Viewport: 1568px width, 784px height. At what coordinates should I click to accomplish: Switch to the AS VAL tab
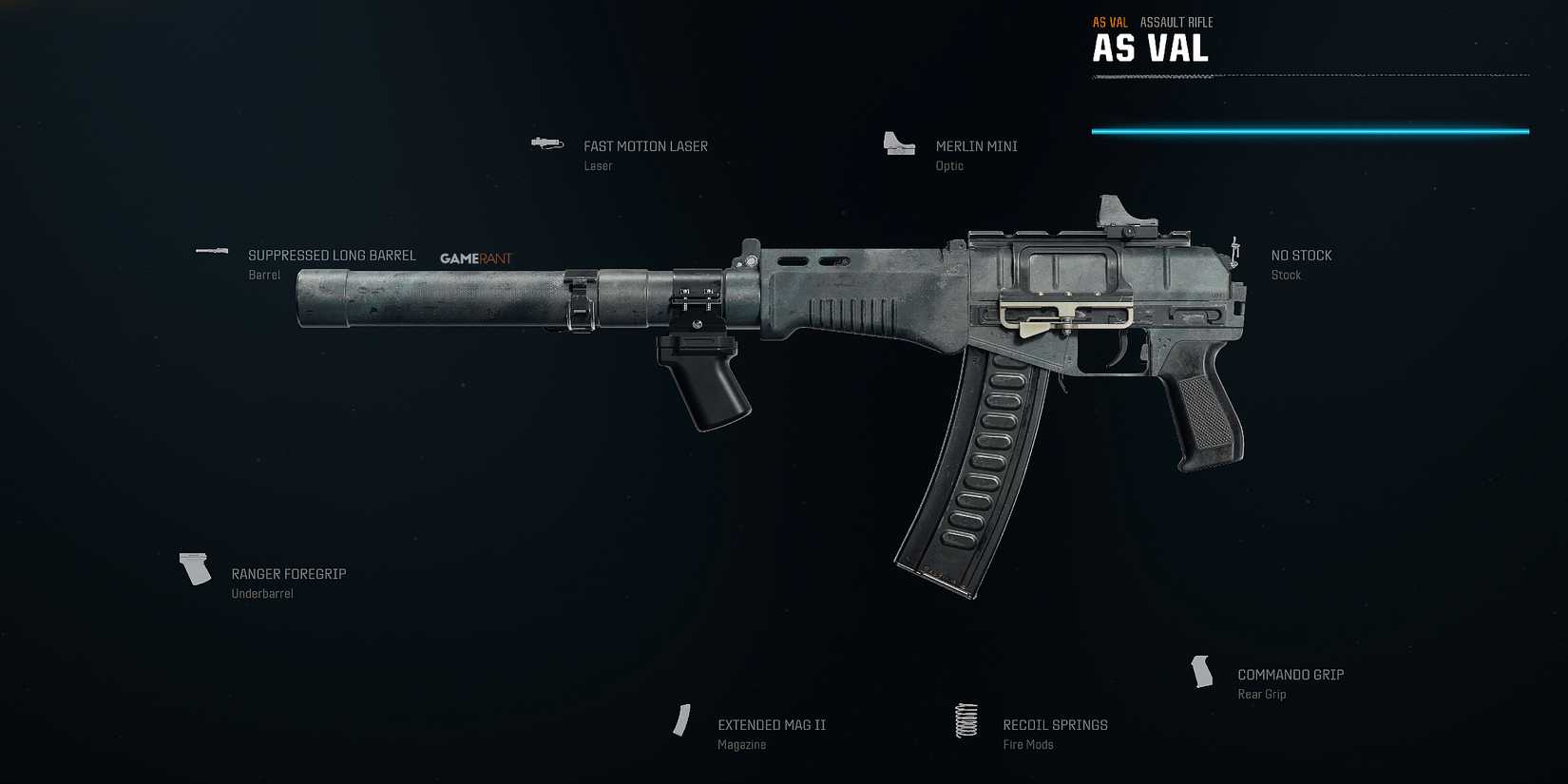1109,21
